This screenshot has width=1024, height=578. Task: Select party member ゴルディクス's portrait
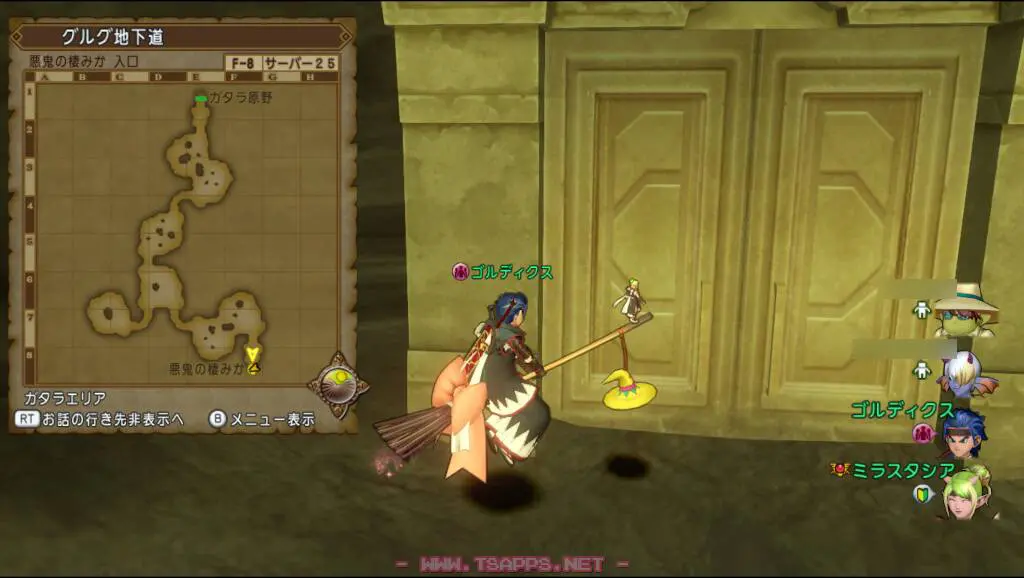[x=962, y=432]
